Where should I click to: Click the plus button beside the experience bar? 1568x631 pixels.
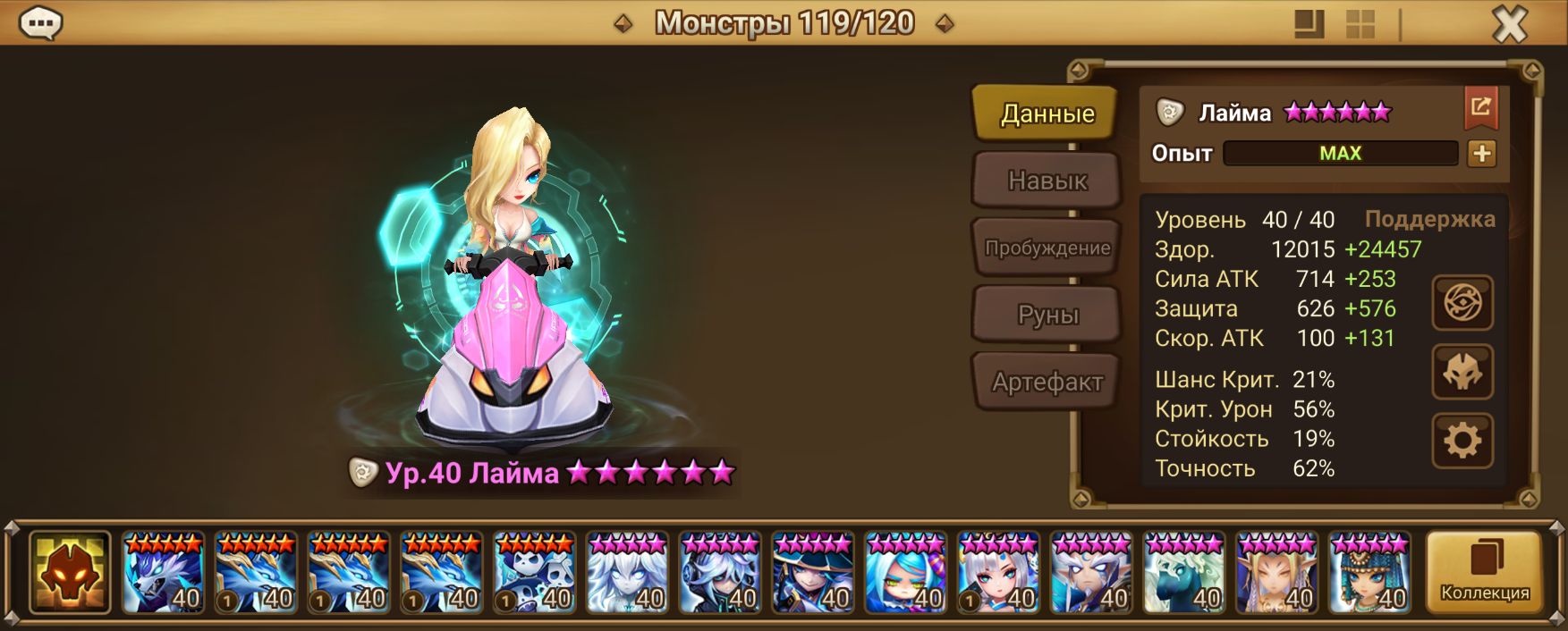pyautogui.click(x=1481, y=154)
